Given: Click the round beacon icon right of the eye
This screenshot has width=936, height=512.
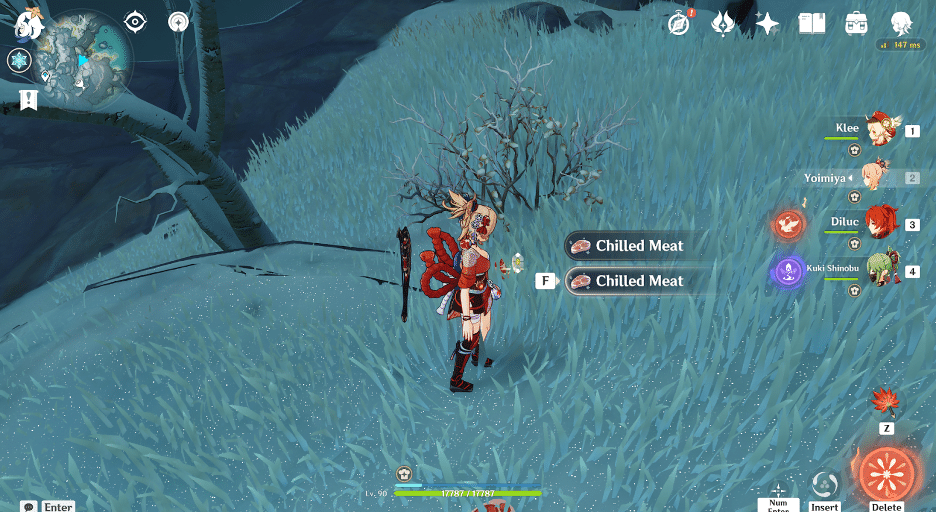Looking at the screenshot, I should coord(178,21).
